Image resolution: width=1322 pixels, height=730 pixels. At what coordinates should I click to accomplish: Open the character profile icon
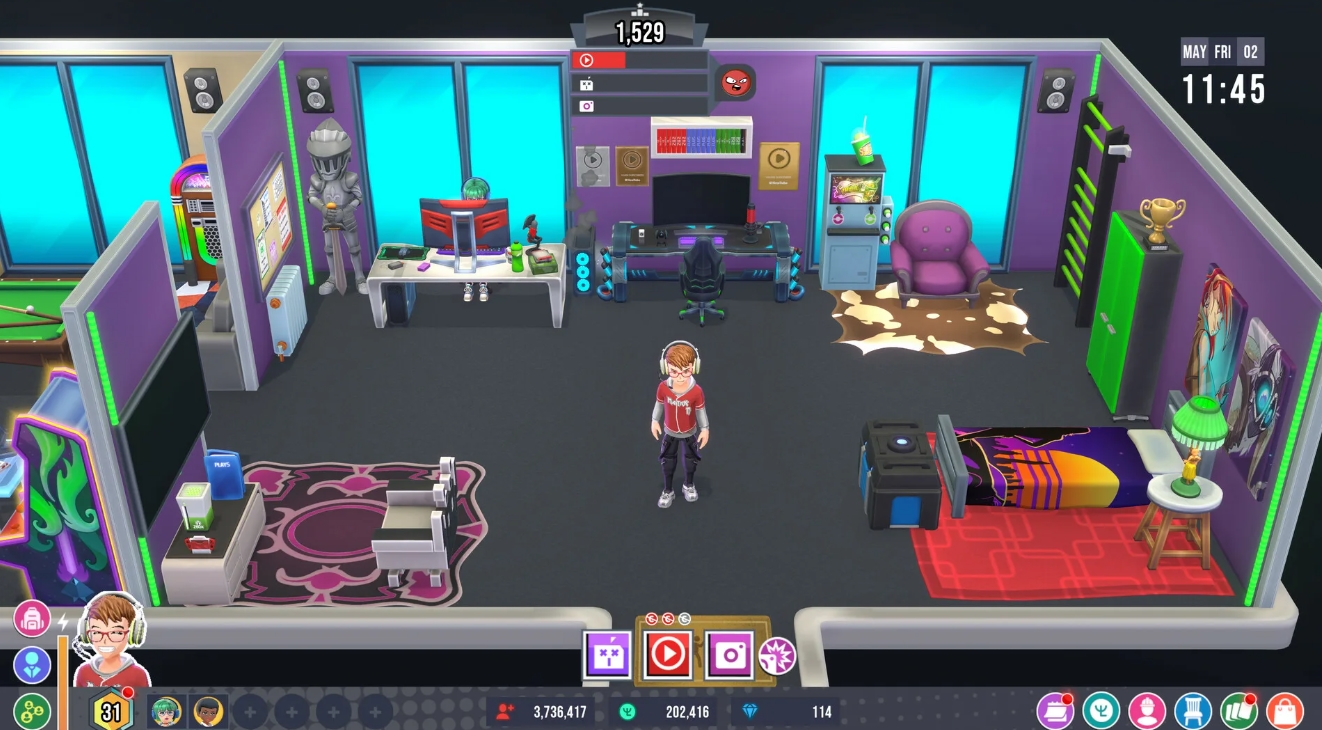[30, 665]
